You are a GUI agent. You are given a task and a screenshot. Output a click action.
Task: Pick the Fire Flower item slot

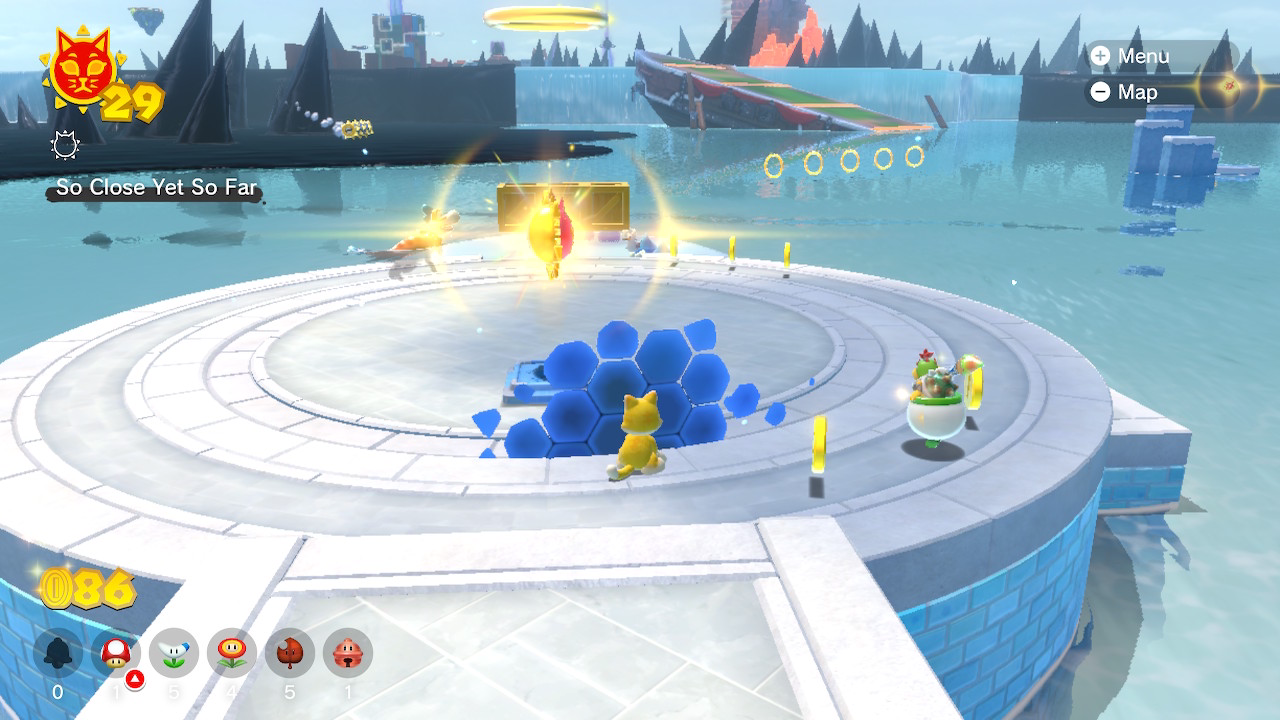pos(232,654)
